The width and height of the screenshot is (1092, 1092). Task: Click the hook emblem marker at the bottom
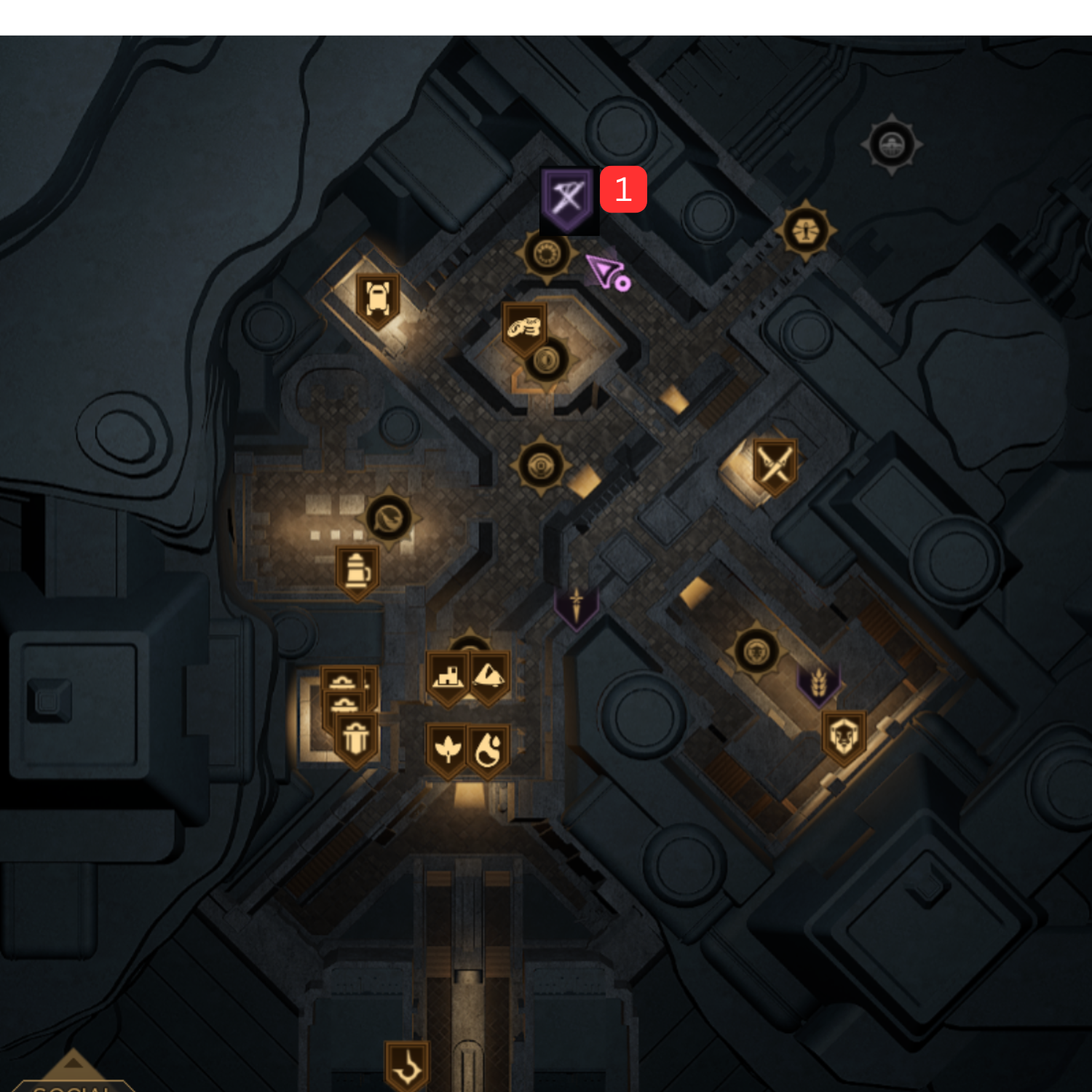pos(408,1063)
